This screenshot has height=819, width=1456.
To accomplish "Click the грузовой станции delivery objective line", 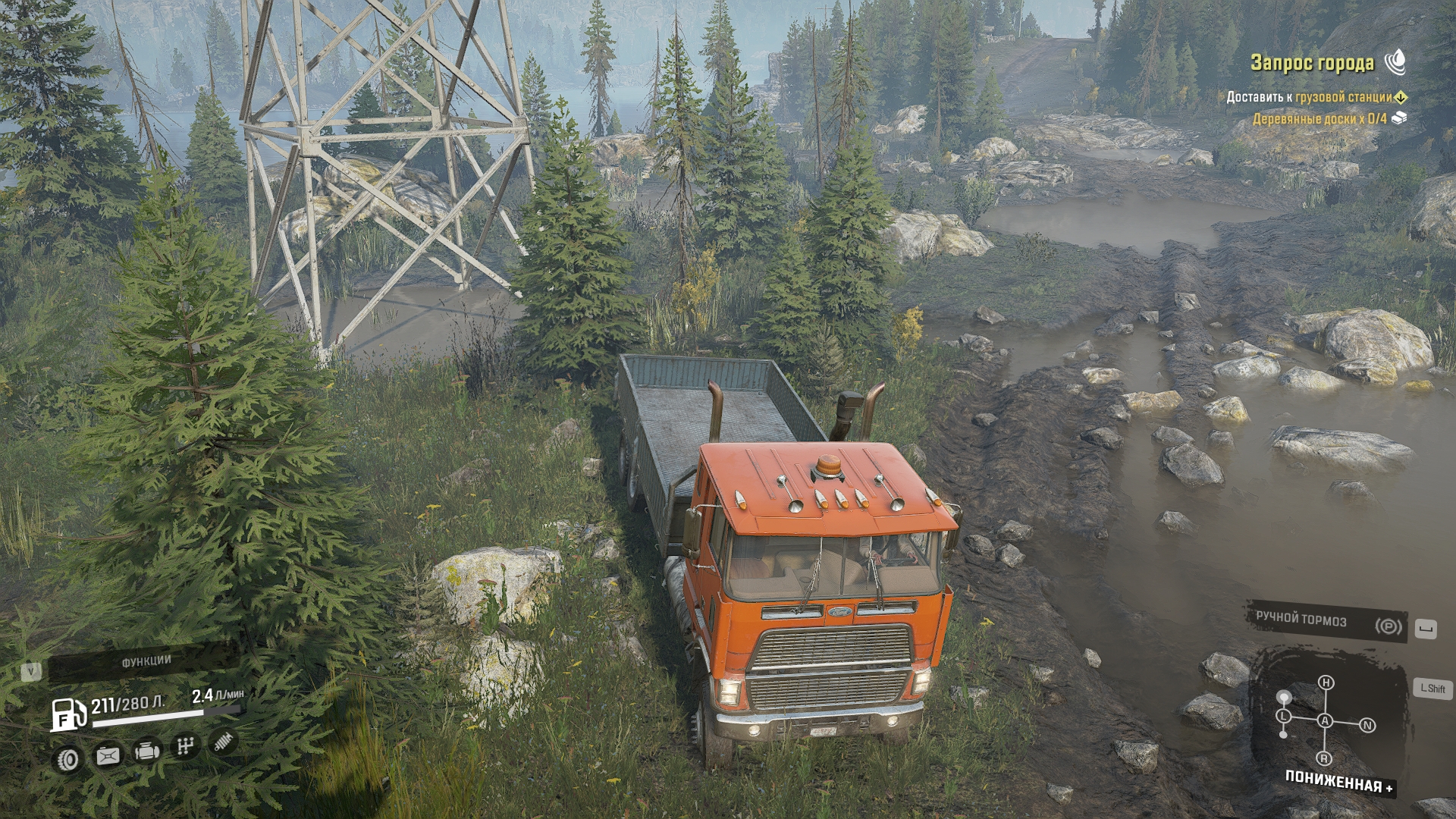I will tap(1309, 97).
